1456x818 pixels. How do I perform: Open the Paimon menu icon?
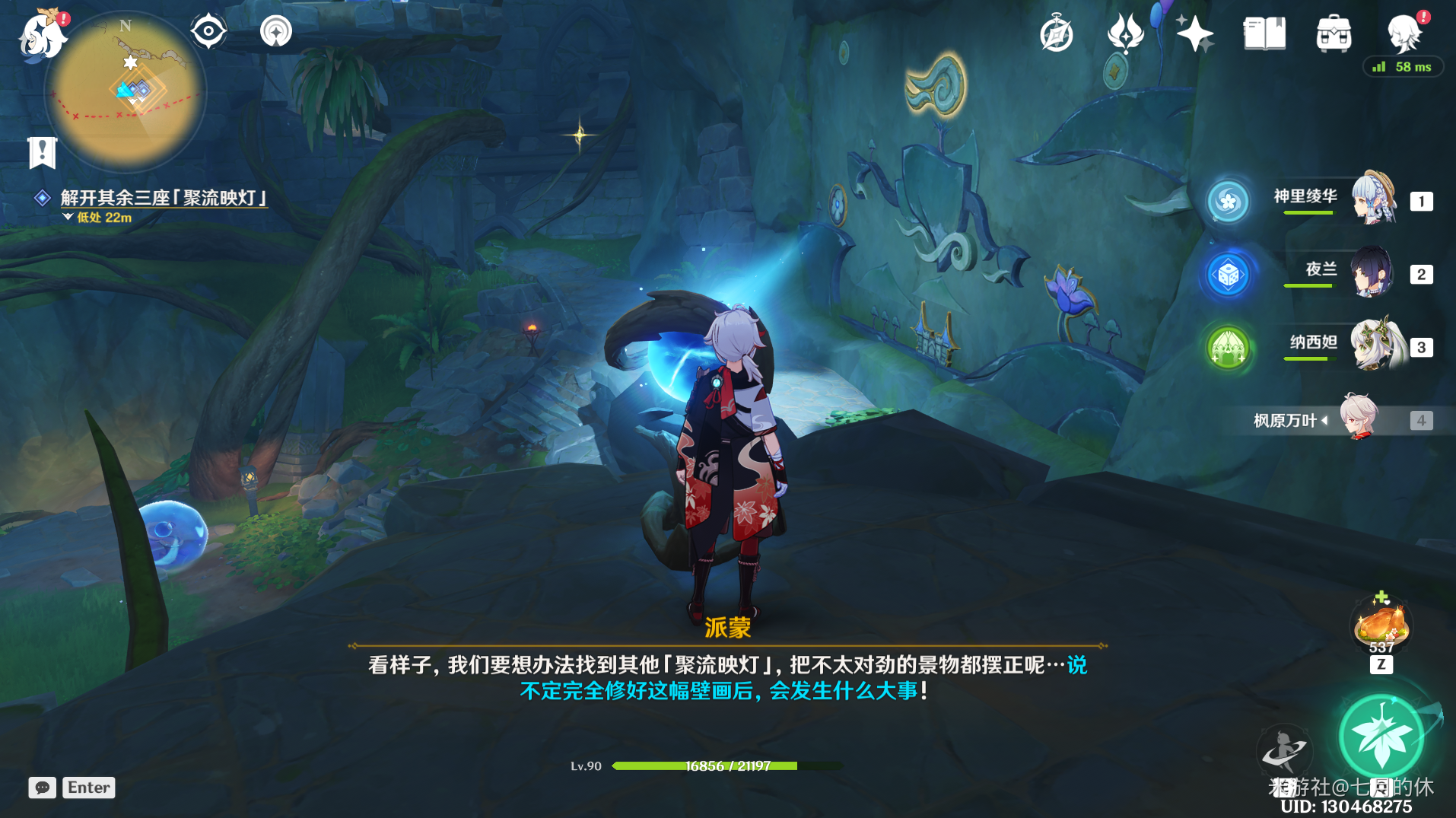pyautogui.click(x=42, y=36)
